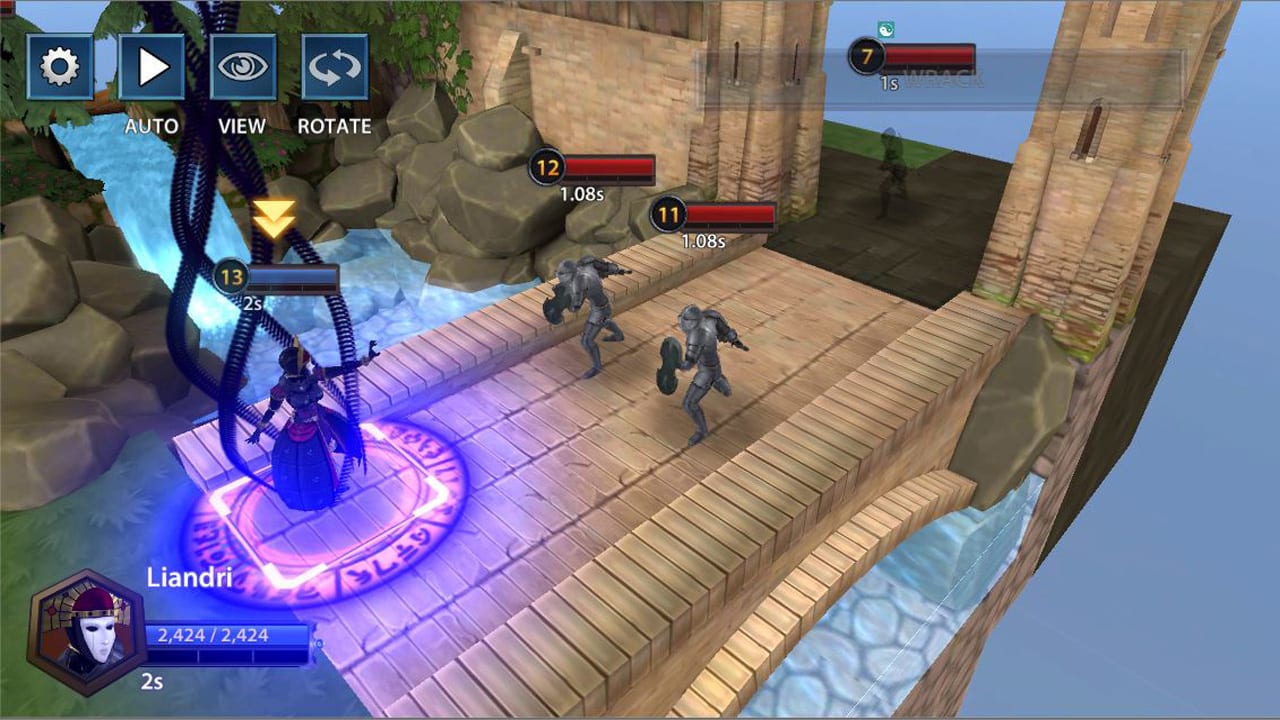Click the ROTATE label
The width and height of the screenshot is (1280, 720).
coord(335,126)
